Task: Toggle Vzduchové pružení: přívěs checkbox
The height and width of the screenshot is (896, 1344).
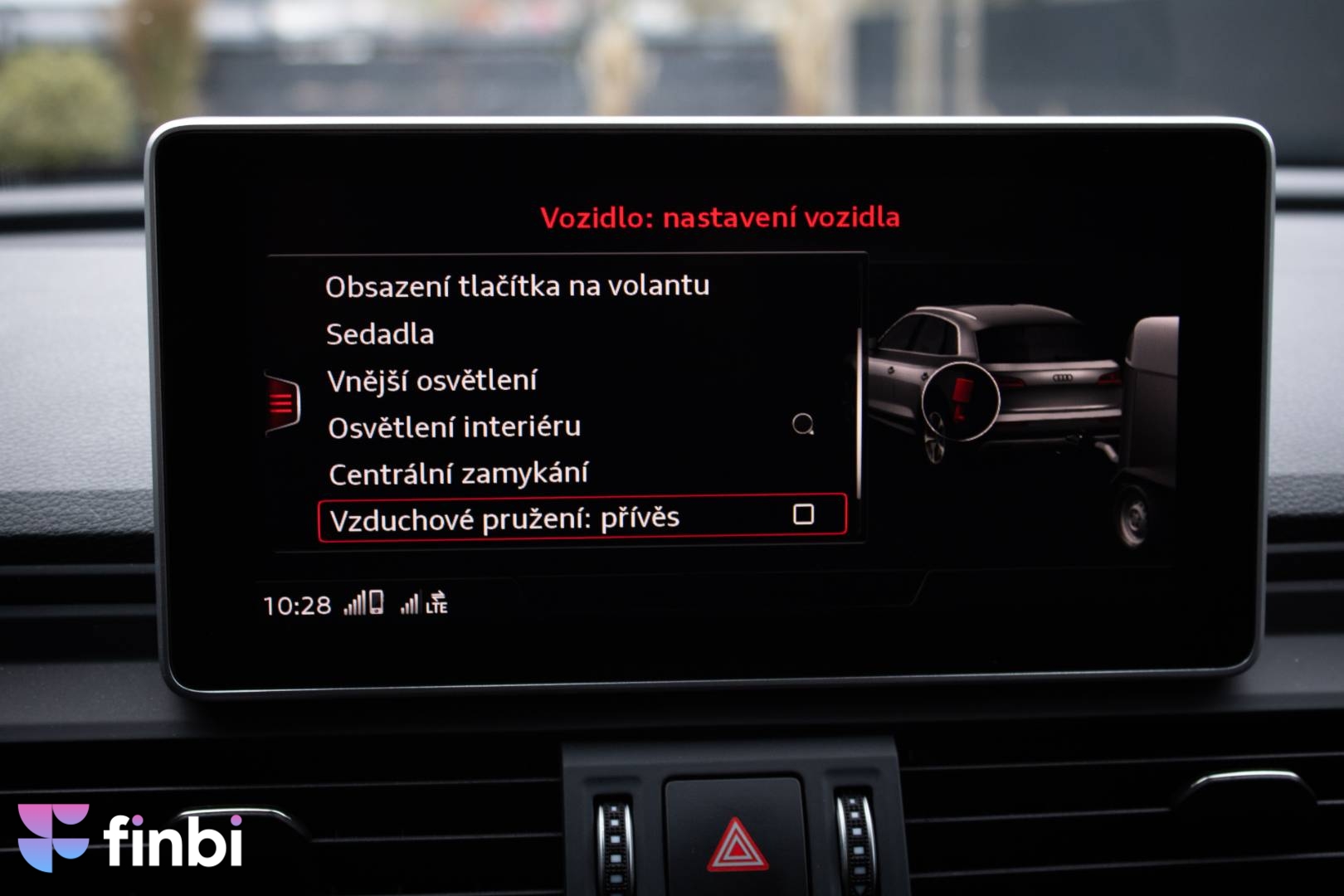Action: point(803,515)
